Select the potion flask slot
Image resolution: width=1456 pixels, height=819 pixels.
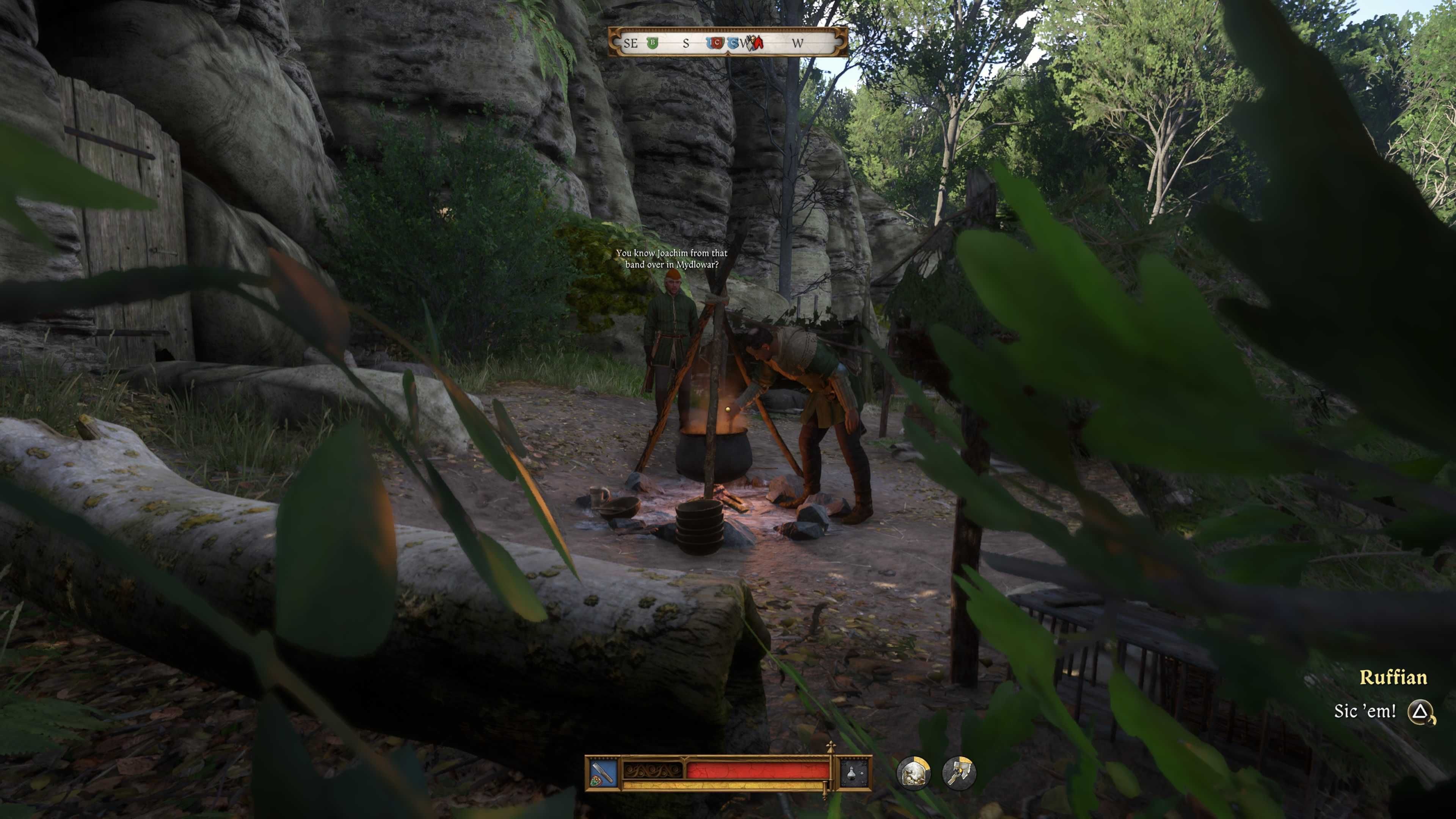pos(854,773)
